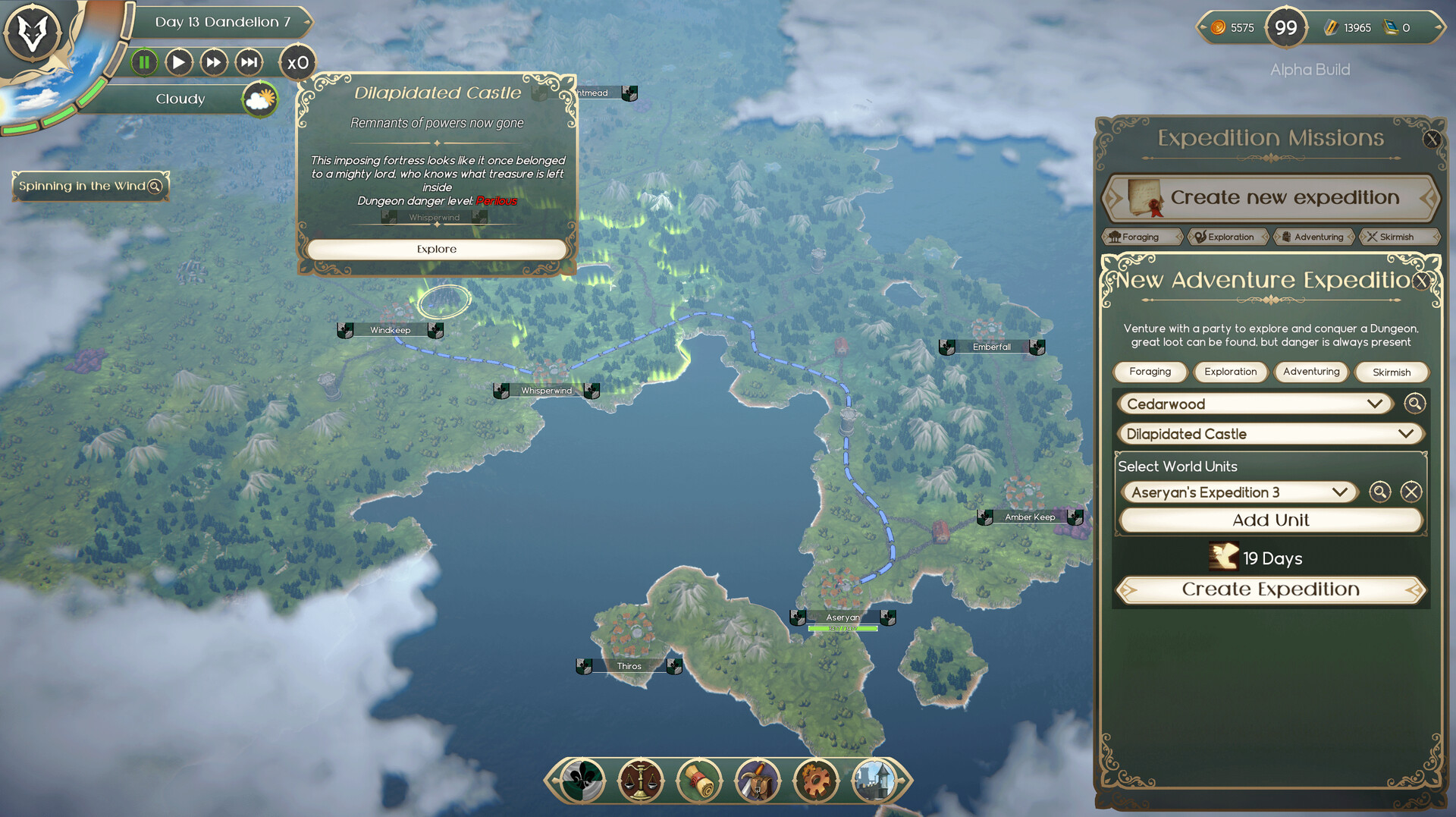Screen dimensions: 1456x817
Task: Switch to Exploration filter in Expedition Missions
Action: click(1228, 236)
